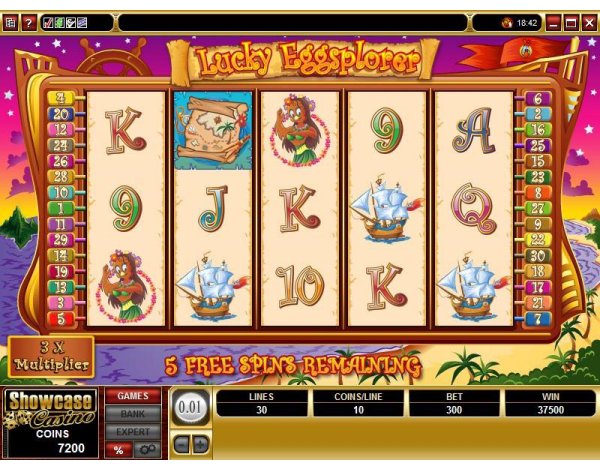The image size is (600, 470).
Task: Close the game window
Action: 588,22
